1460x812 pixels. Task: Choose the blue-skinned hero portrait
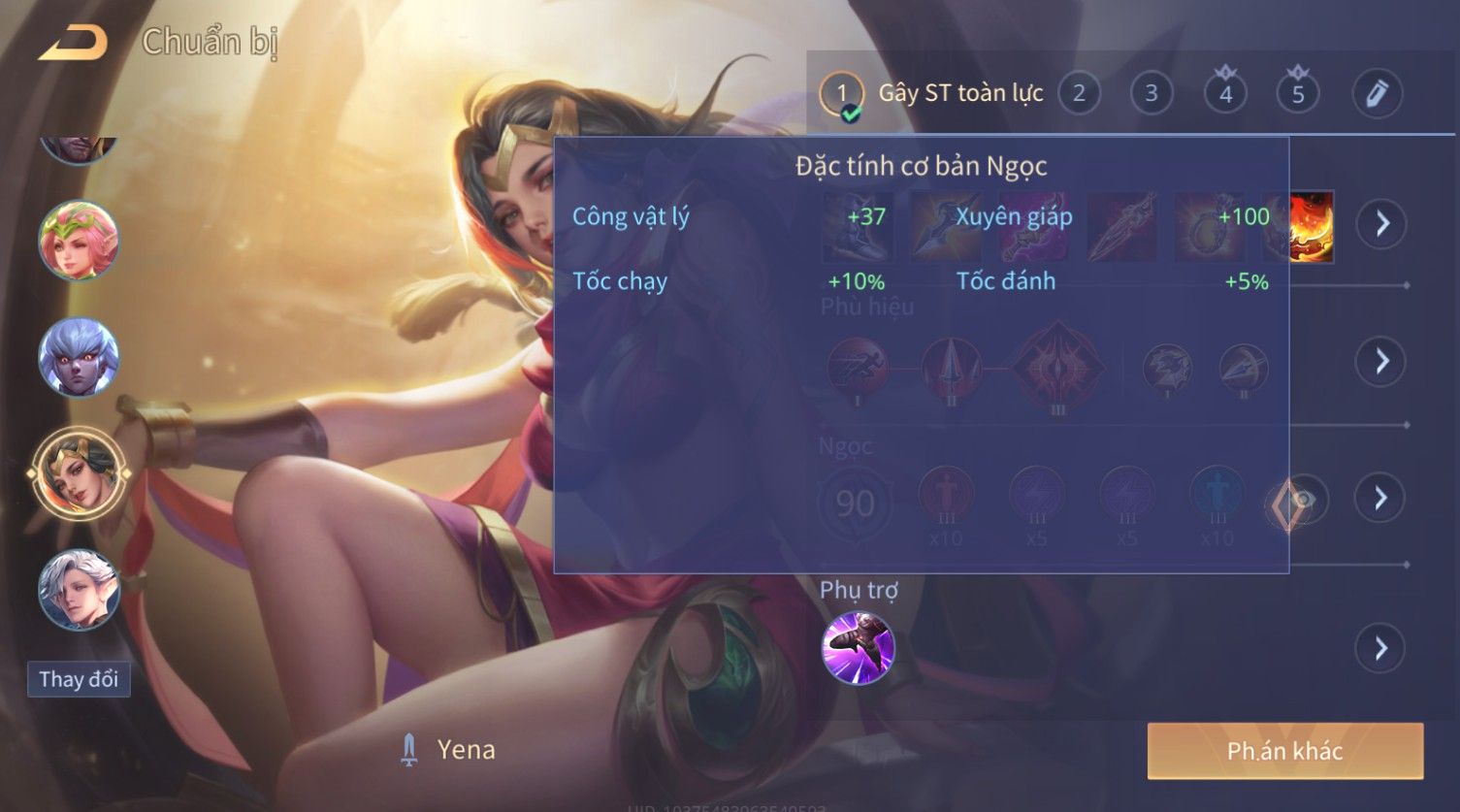tap(79, 357)
